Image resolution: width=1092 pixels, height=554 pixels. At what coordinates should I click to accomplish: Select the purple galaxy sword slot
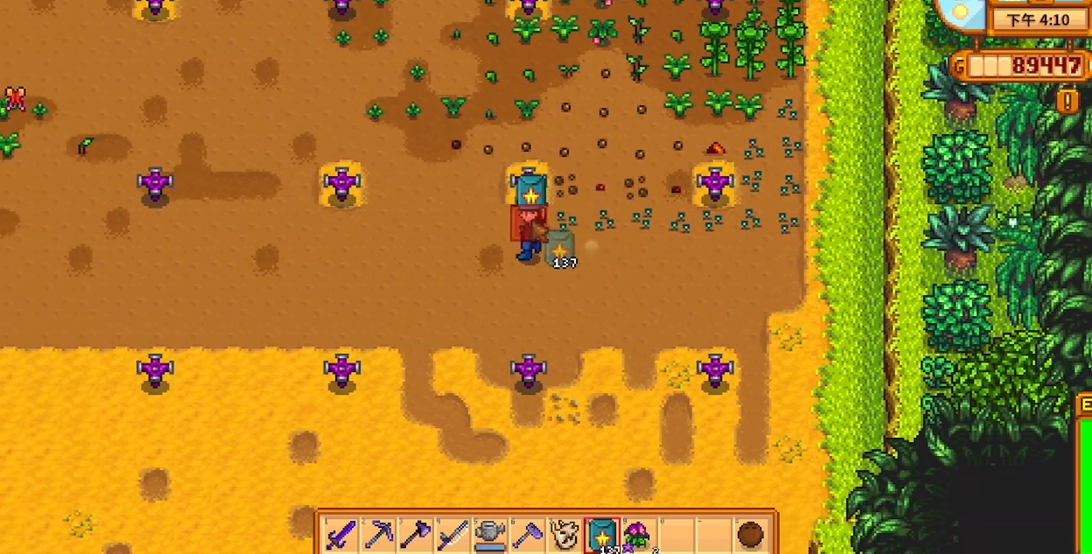342,535
